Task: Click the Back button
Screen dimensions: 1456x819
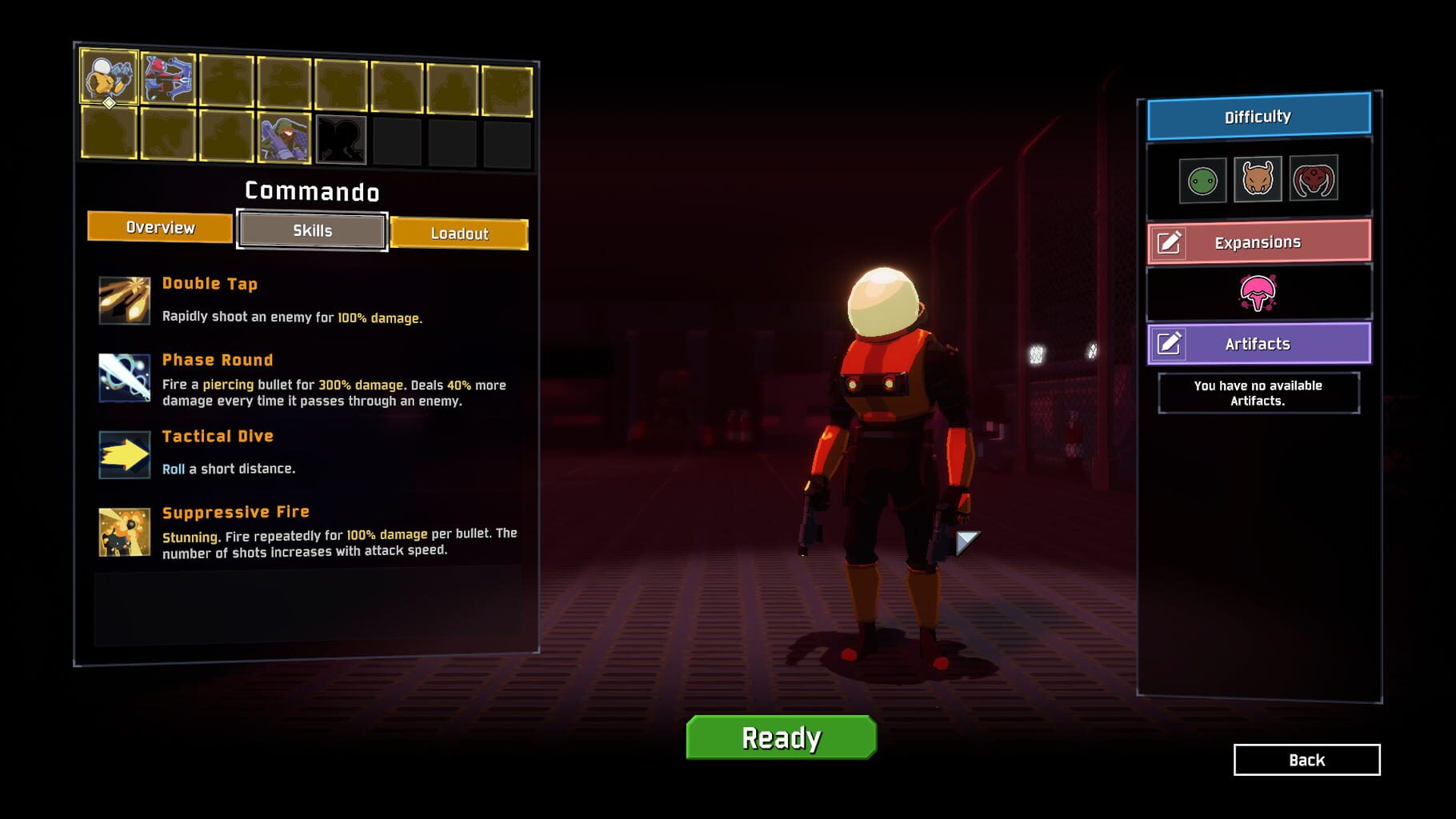Action: [1307, 760]
